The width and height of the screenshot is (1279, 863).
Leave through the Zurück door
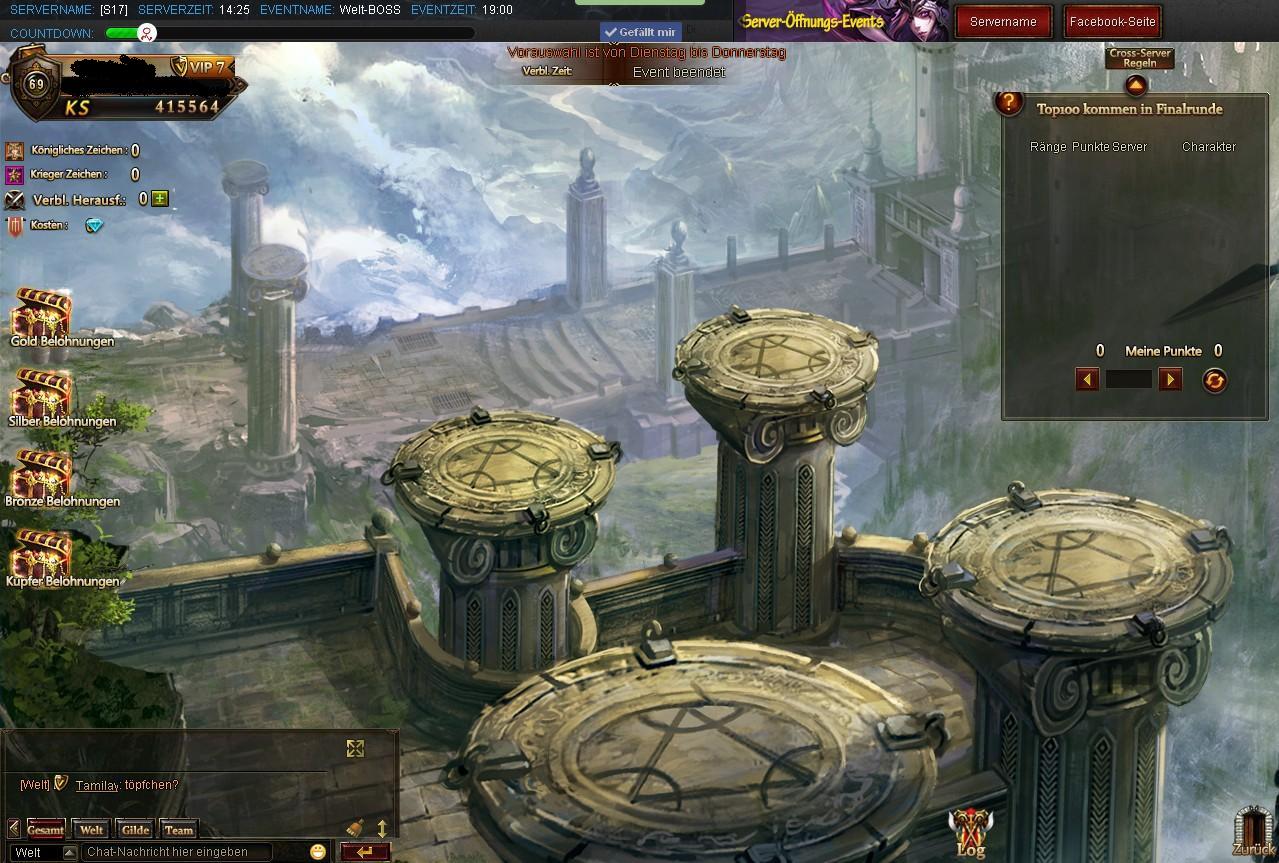pos(1253,832)
